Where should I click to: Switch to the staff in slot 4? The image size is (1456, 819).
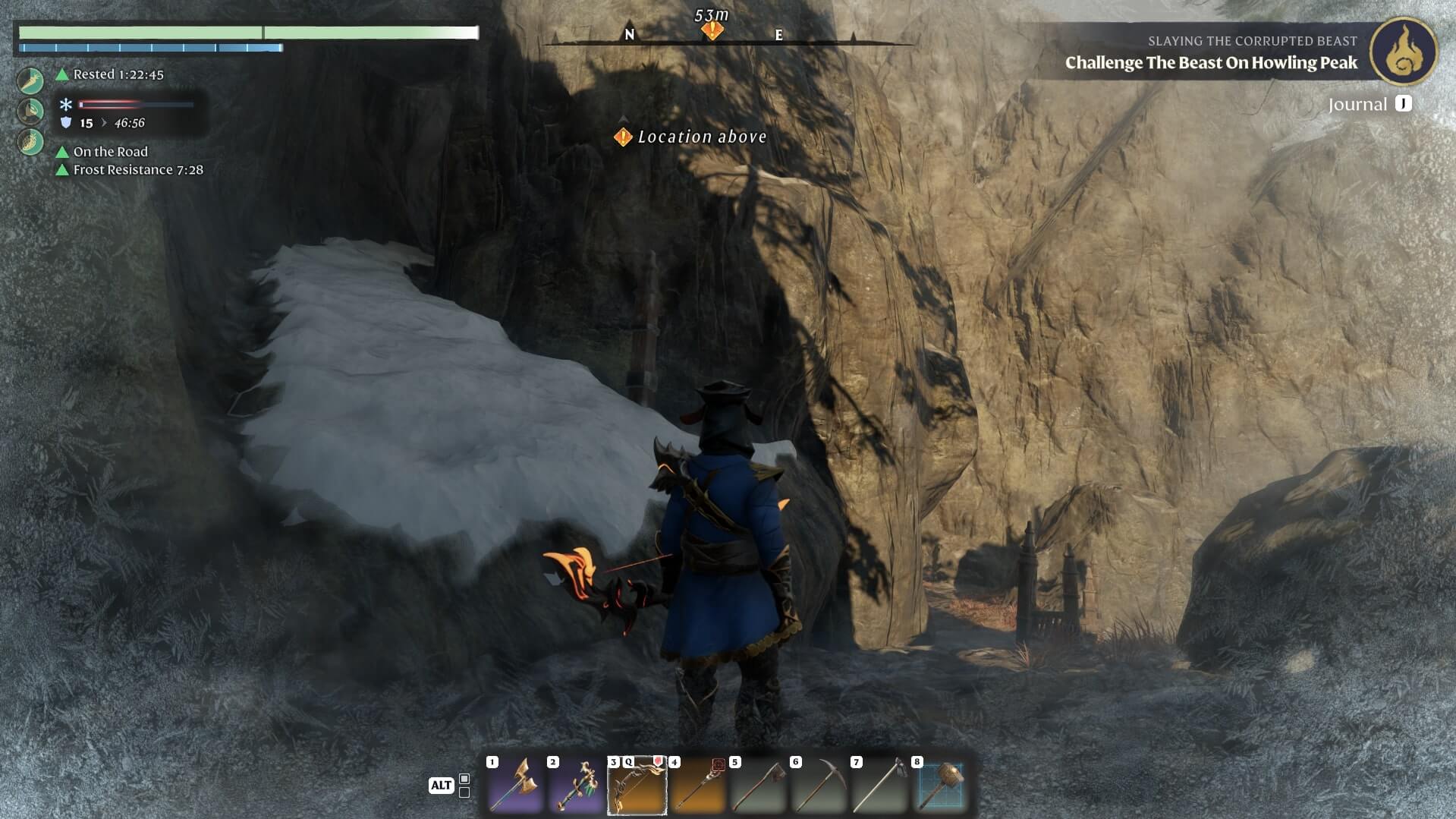point(697,785)
